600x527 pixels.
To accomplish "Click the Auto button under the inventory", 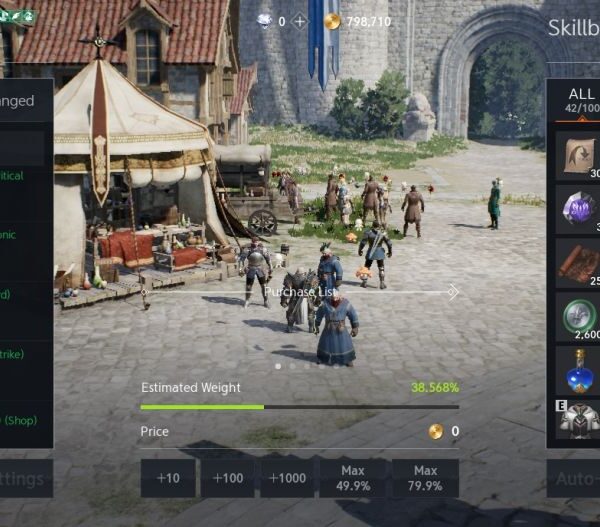I will pyautogui.click(x=576, y=479).
